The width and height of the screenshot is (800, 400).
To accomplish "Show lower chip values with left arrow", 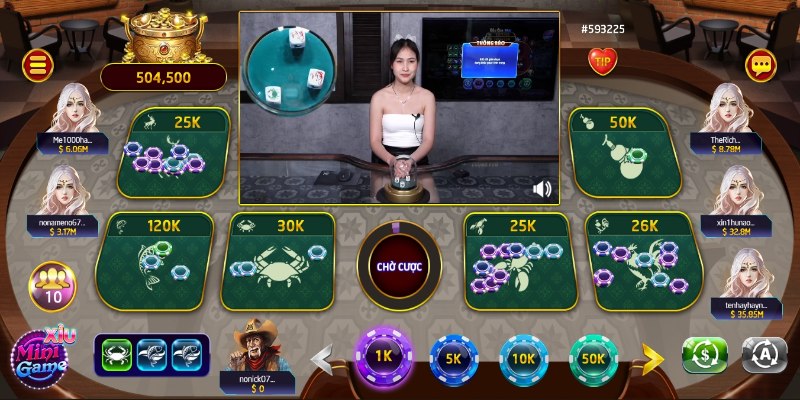I will (x=322, y=357).
